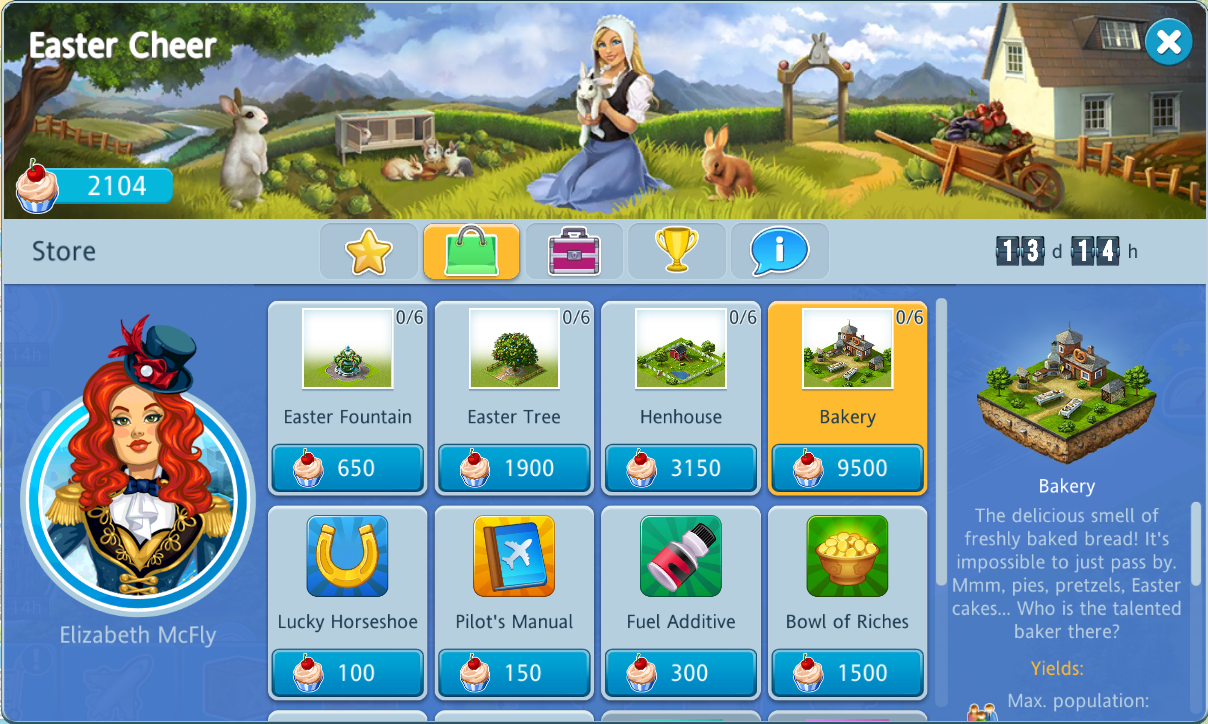Buy the Henhouse for 3150

click(x=681, y=468)
